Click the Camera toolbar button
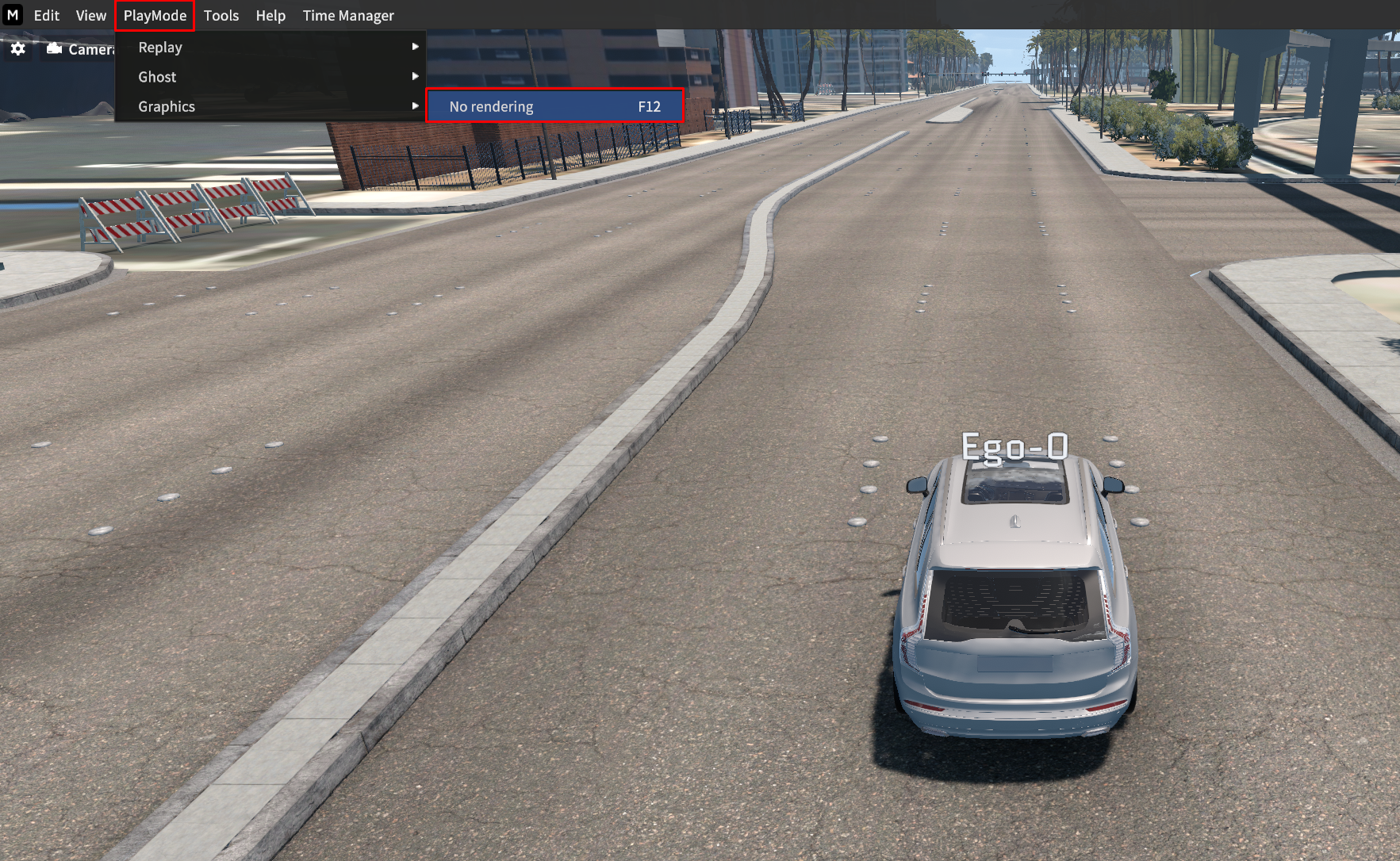This screenshot has width=1400, height=861. 81,49
